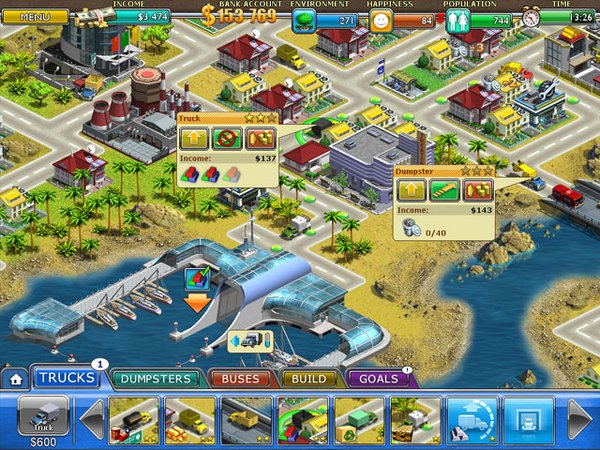Image resolution: width=600 pixels, height=450 pixels.
Task: Sell the dumpster using the gold bars button
Action: click(477, 190)
